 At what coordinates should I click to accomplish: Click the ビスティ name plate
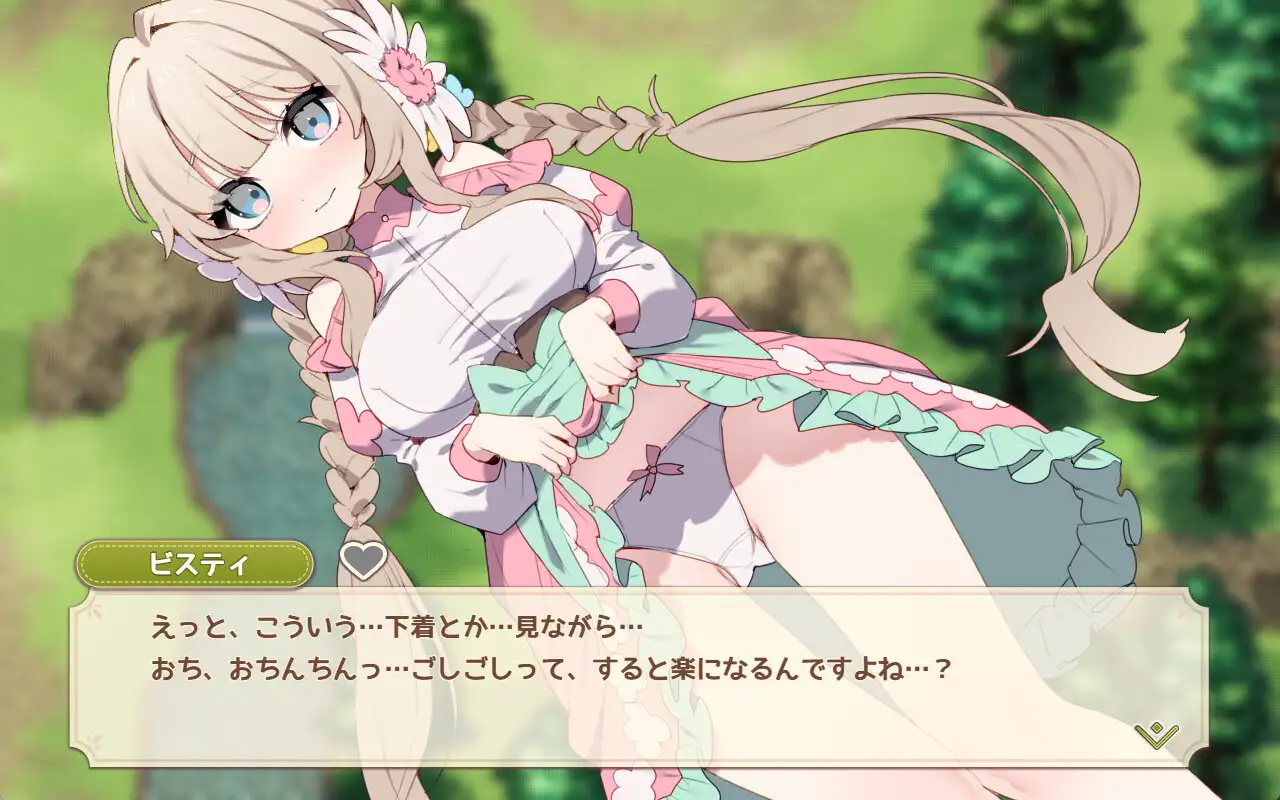click(x=198, y=562)
